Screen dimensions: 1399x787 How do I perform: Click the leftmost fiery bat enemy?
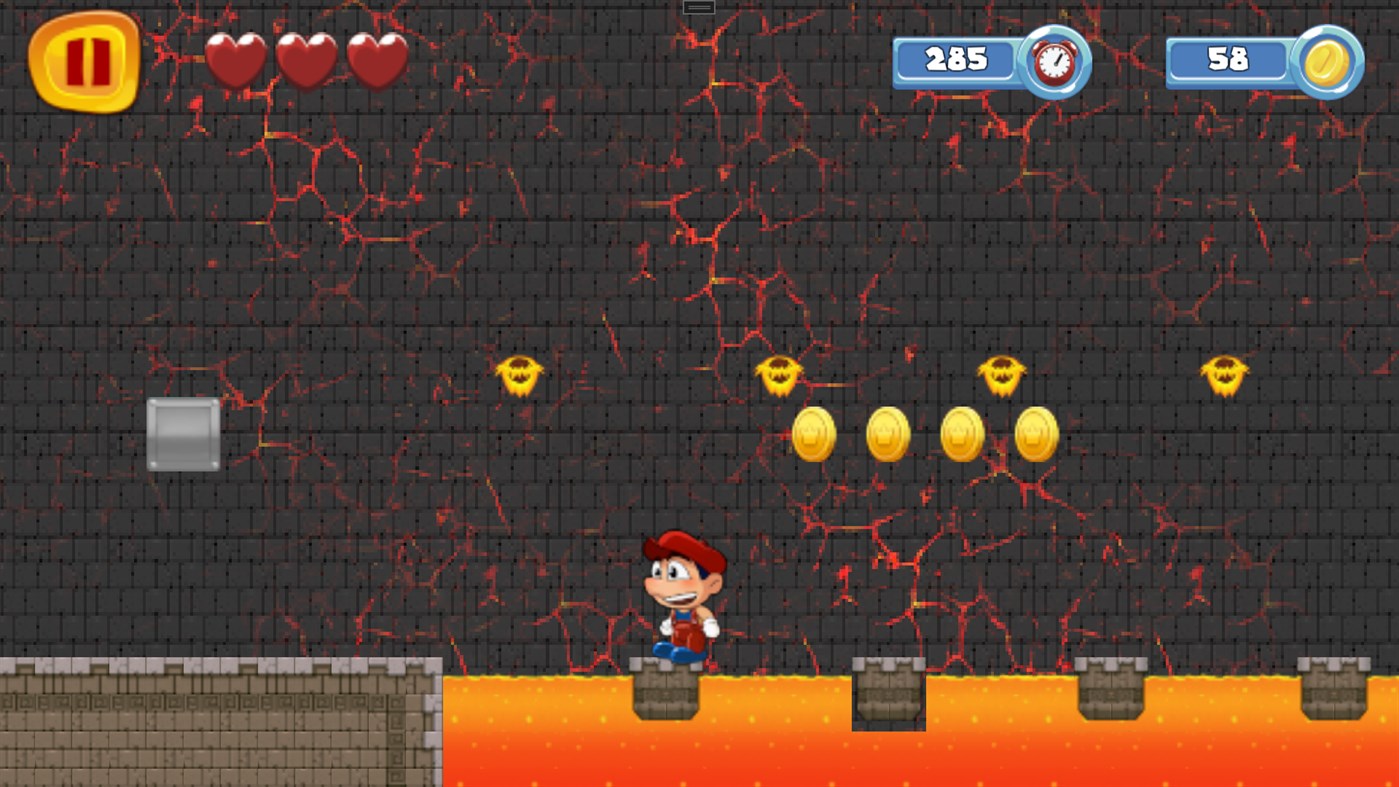[519, 374]
